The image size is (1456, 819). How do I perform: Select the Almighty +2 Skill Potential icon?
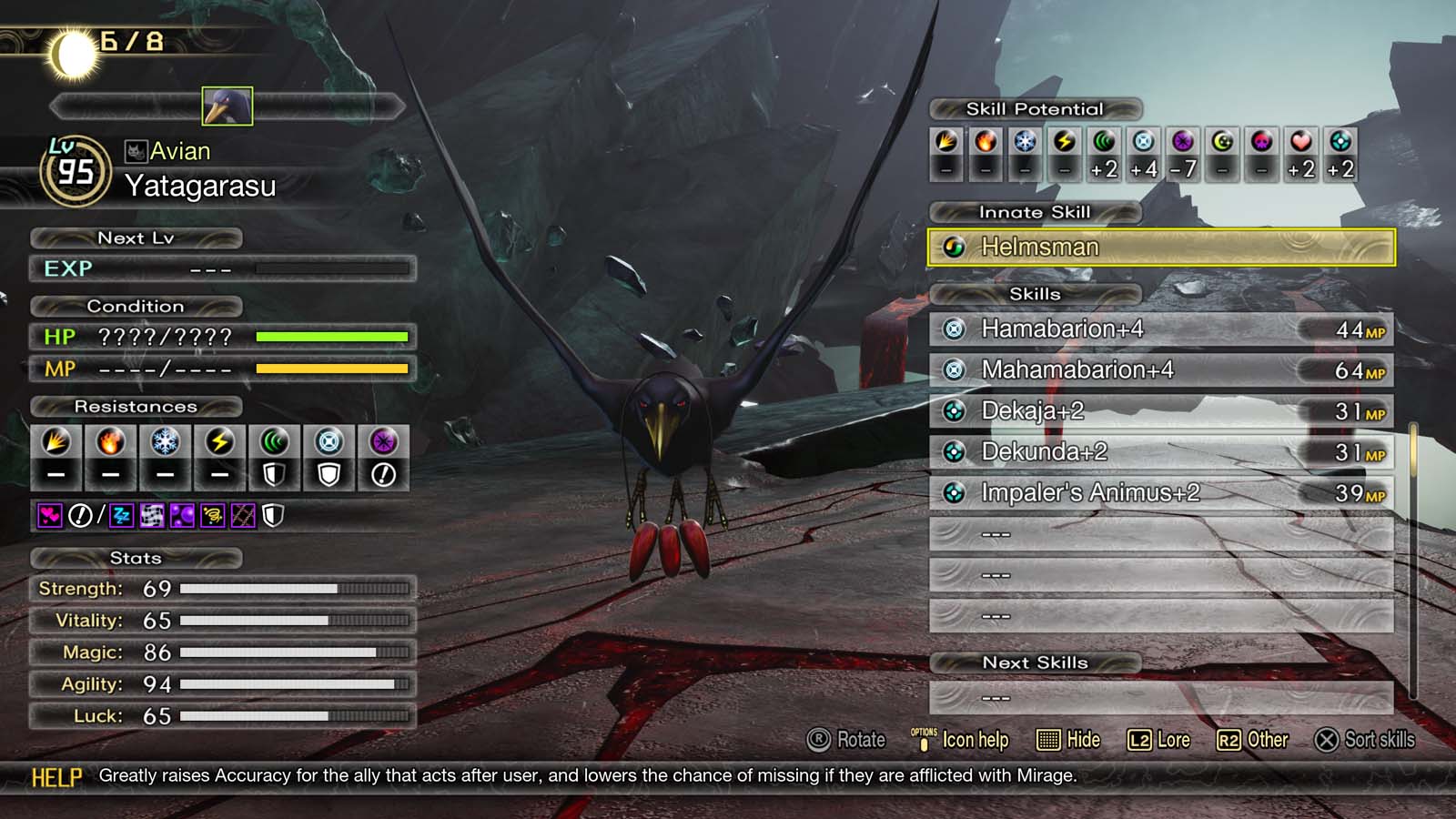tap(1338, 143)
